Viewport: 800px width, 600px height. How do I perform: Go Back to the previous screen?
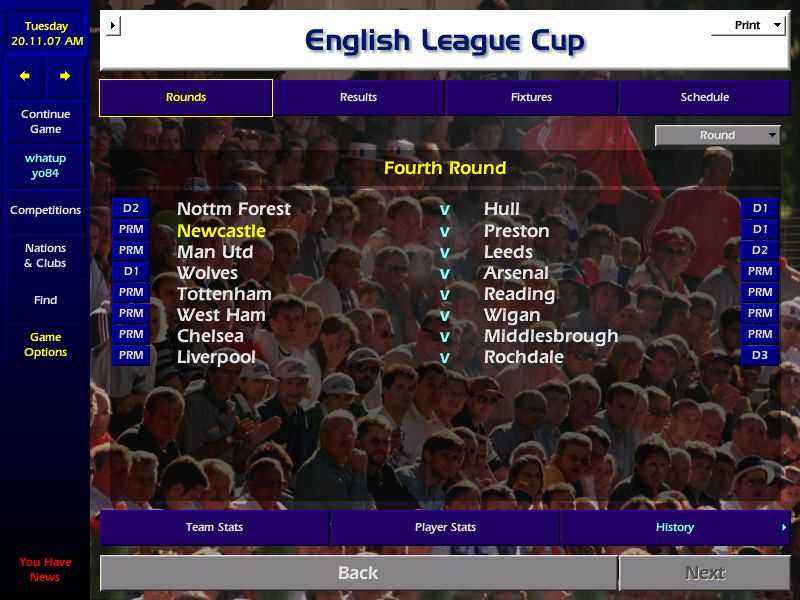[x=358, y=573]
